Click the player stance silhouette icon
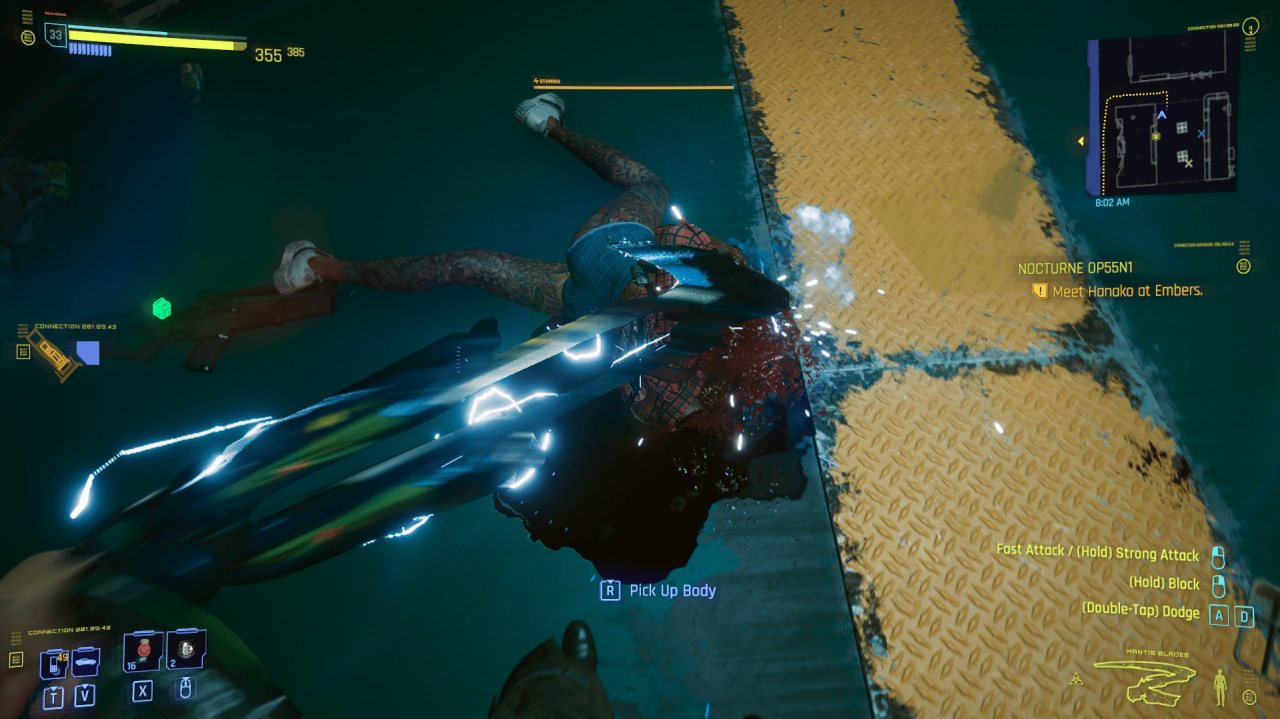The width and height of the screenshot is (1280, 719). (x=1219, y=686)
